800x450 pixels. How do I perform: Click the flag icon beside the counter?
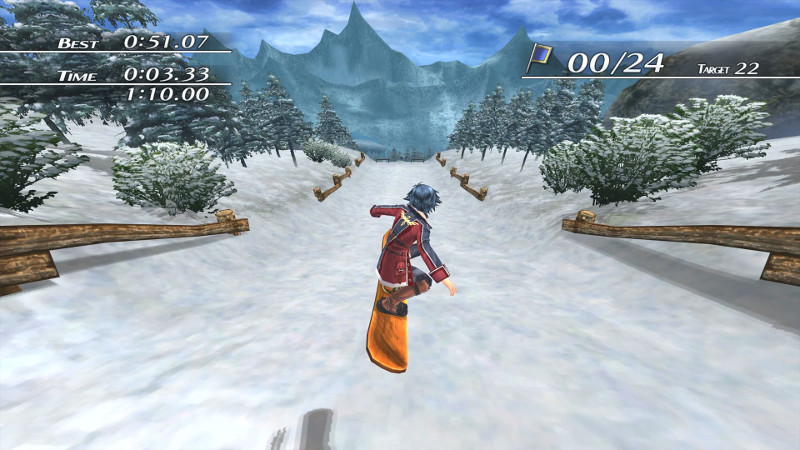click(541, 58)
